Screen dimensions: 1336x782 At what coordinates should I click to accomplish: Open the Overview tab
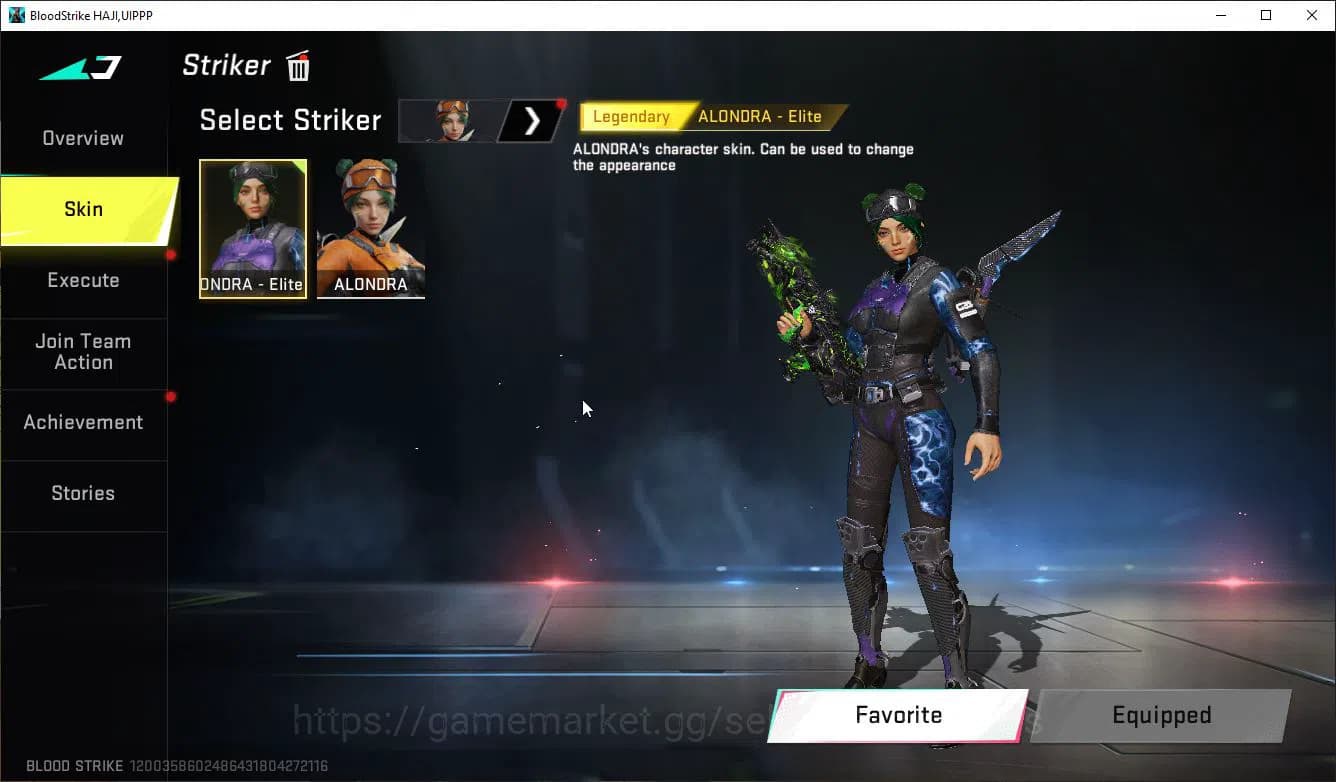pyautogui.click(x=83, y=138)
